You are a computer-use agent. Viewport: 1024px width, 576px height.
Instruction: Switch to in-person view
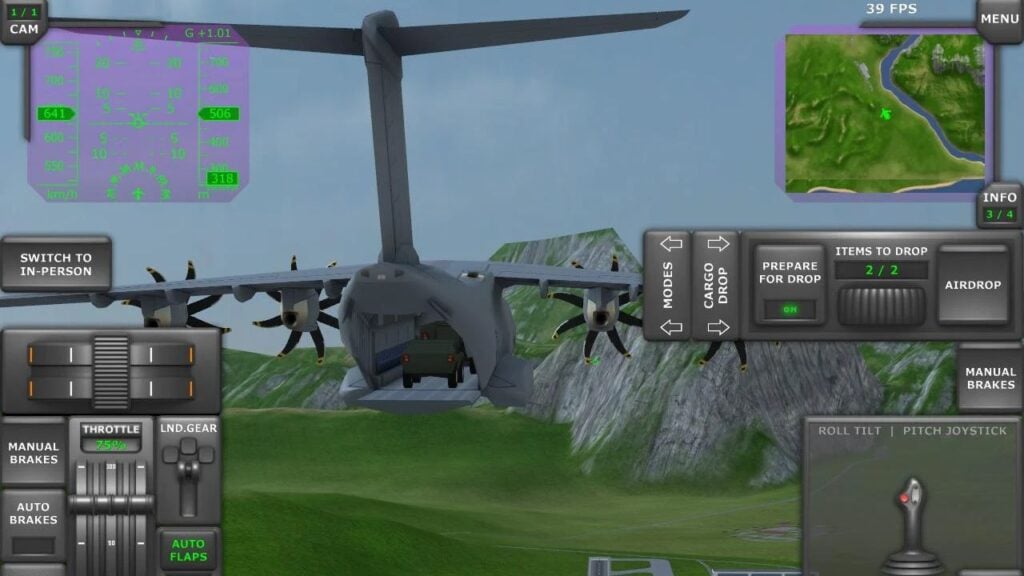click(56, 264)
